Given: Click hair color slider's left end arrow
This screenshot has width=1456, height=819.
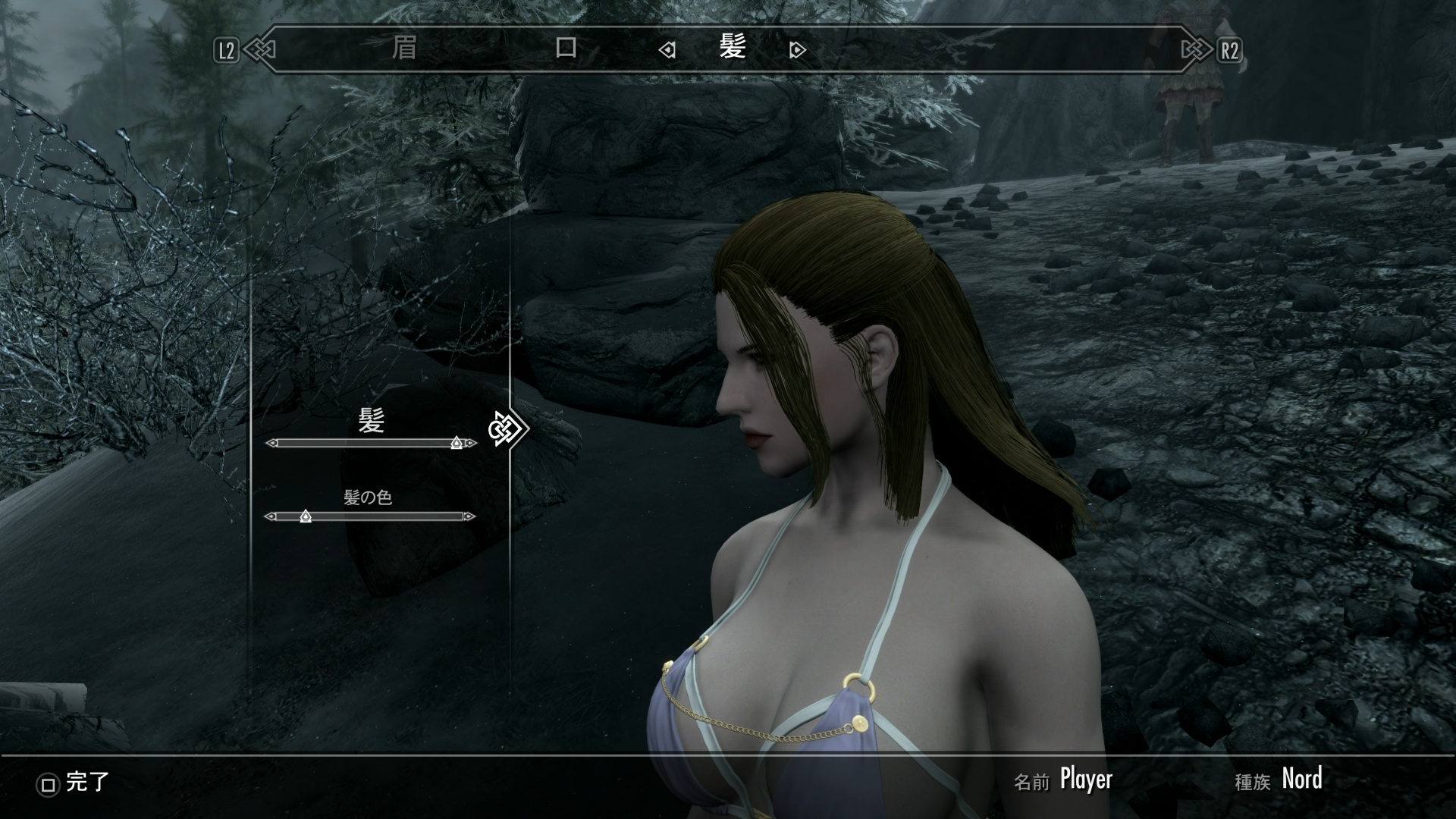Looking at the screenshot, I should tap(270, 516).
